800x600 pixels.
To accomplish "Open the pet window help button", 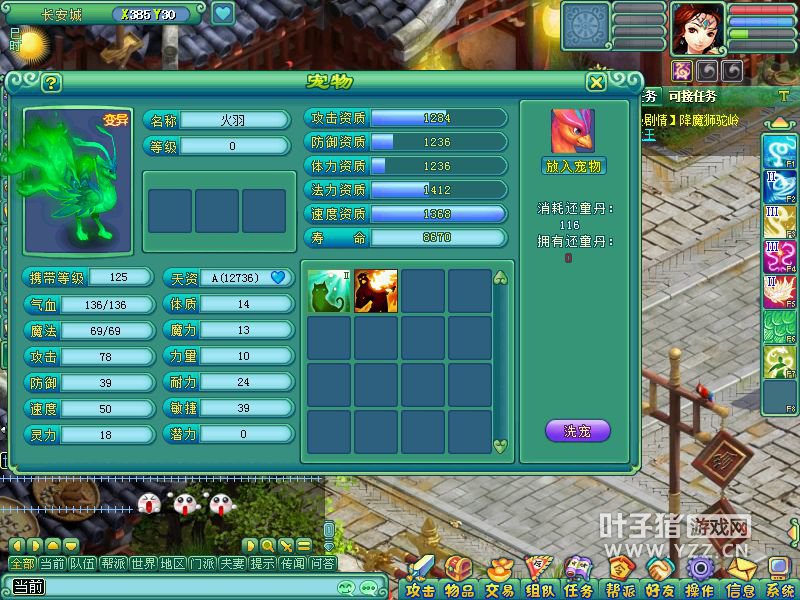I will (x=51, y=83).
